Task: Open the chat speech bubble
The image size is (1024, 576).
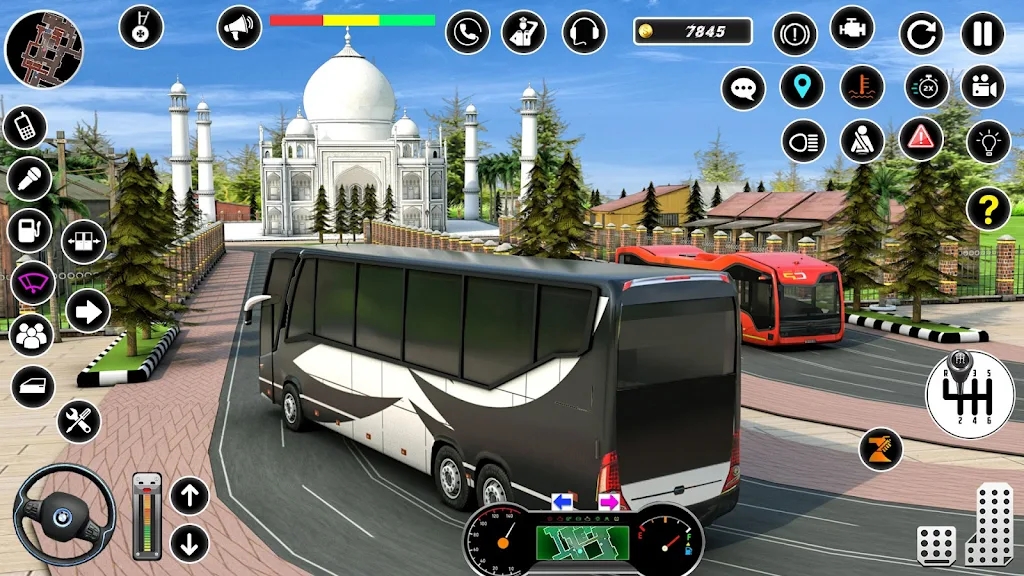Action: point(743,88)
